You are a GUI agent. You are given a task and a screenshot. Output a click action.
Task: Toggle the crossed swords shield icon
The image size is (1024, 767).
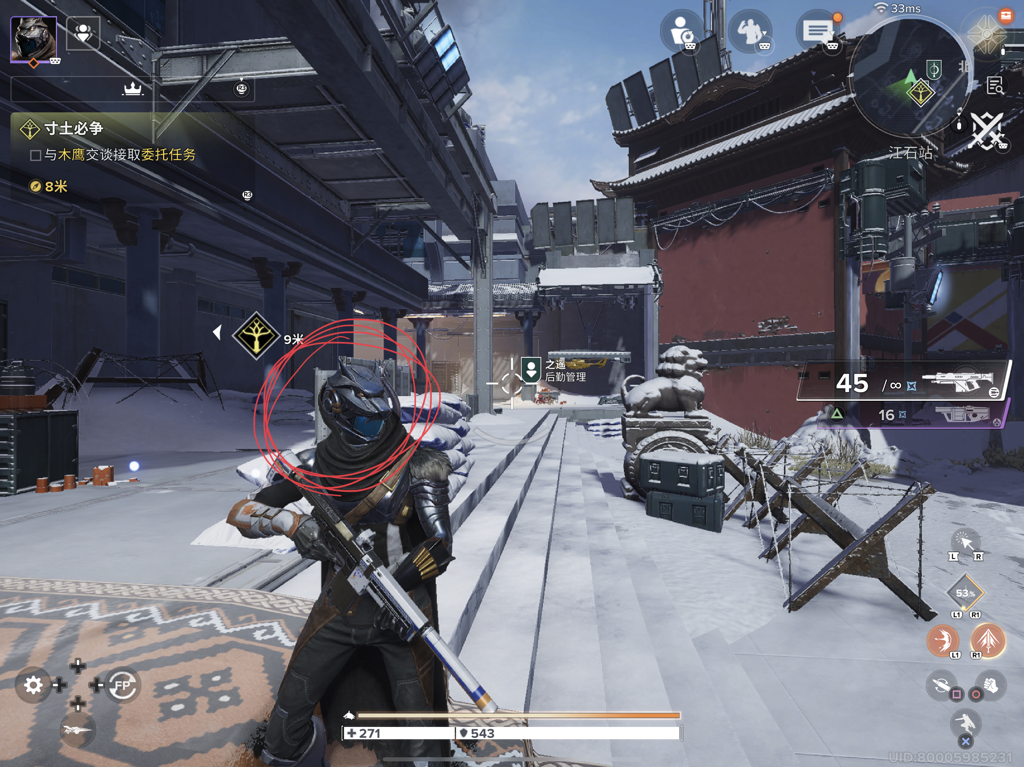(986, 131)
